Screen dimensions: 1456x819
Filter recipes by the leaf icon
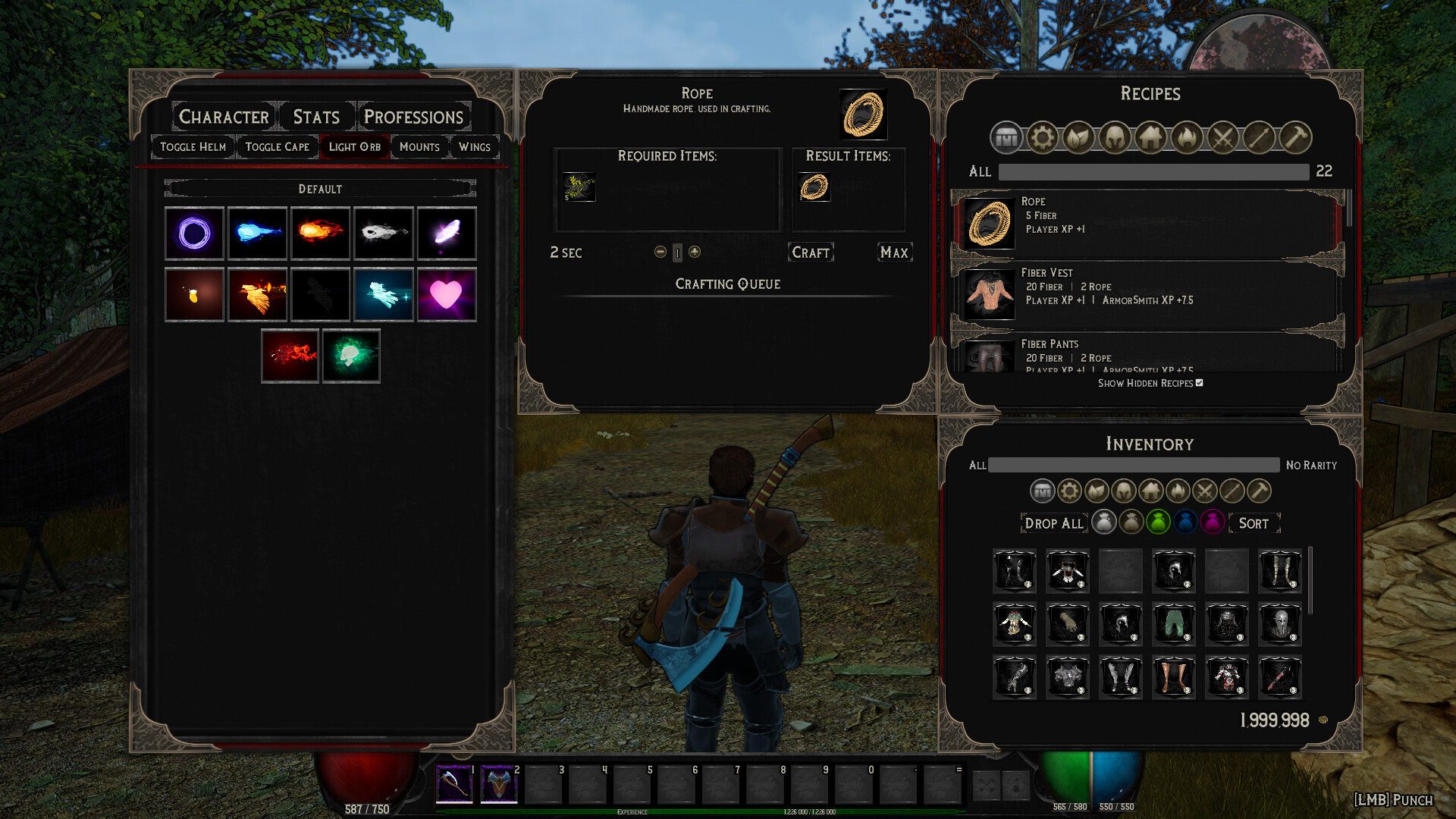pyautogui.click(x=1078, y=138)
